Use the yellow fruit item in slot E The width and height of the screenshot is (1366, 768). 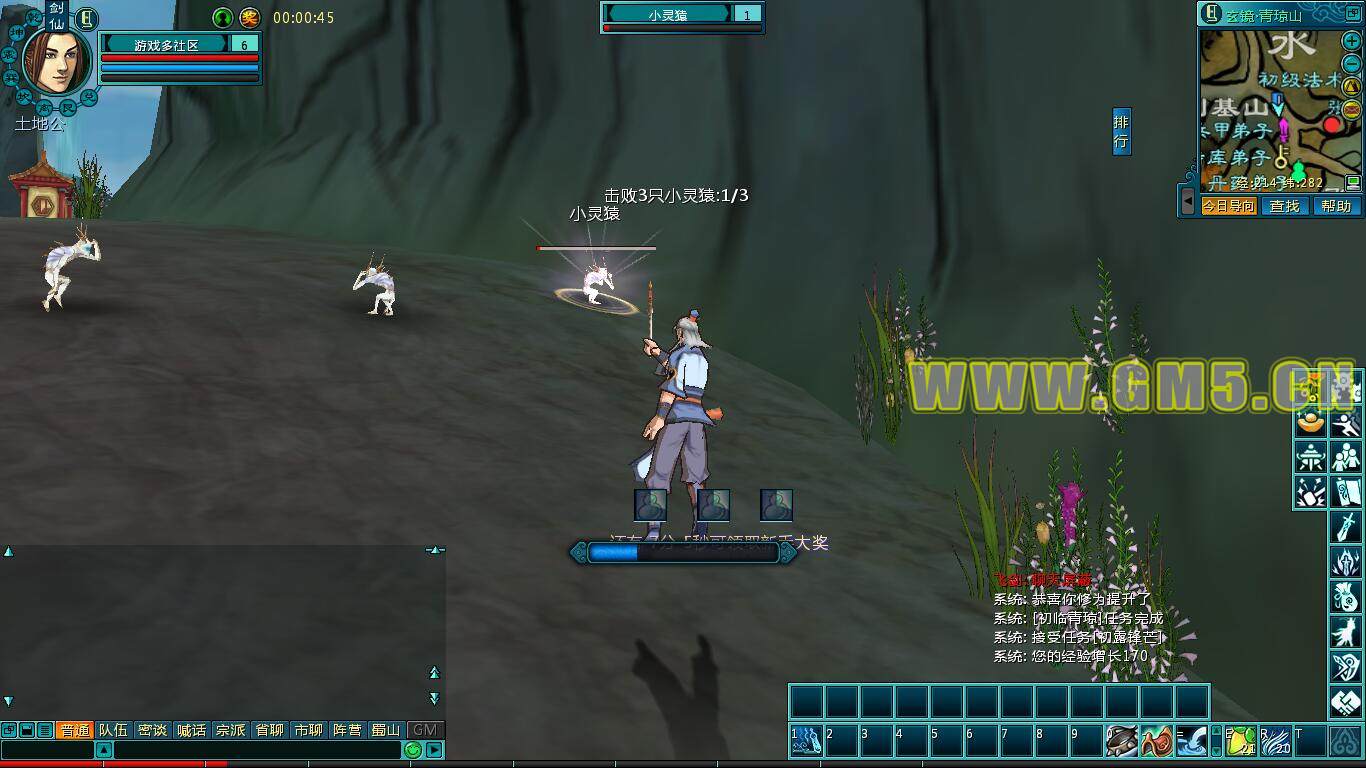[x=1241, y=741]
